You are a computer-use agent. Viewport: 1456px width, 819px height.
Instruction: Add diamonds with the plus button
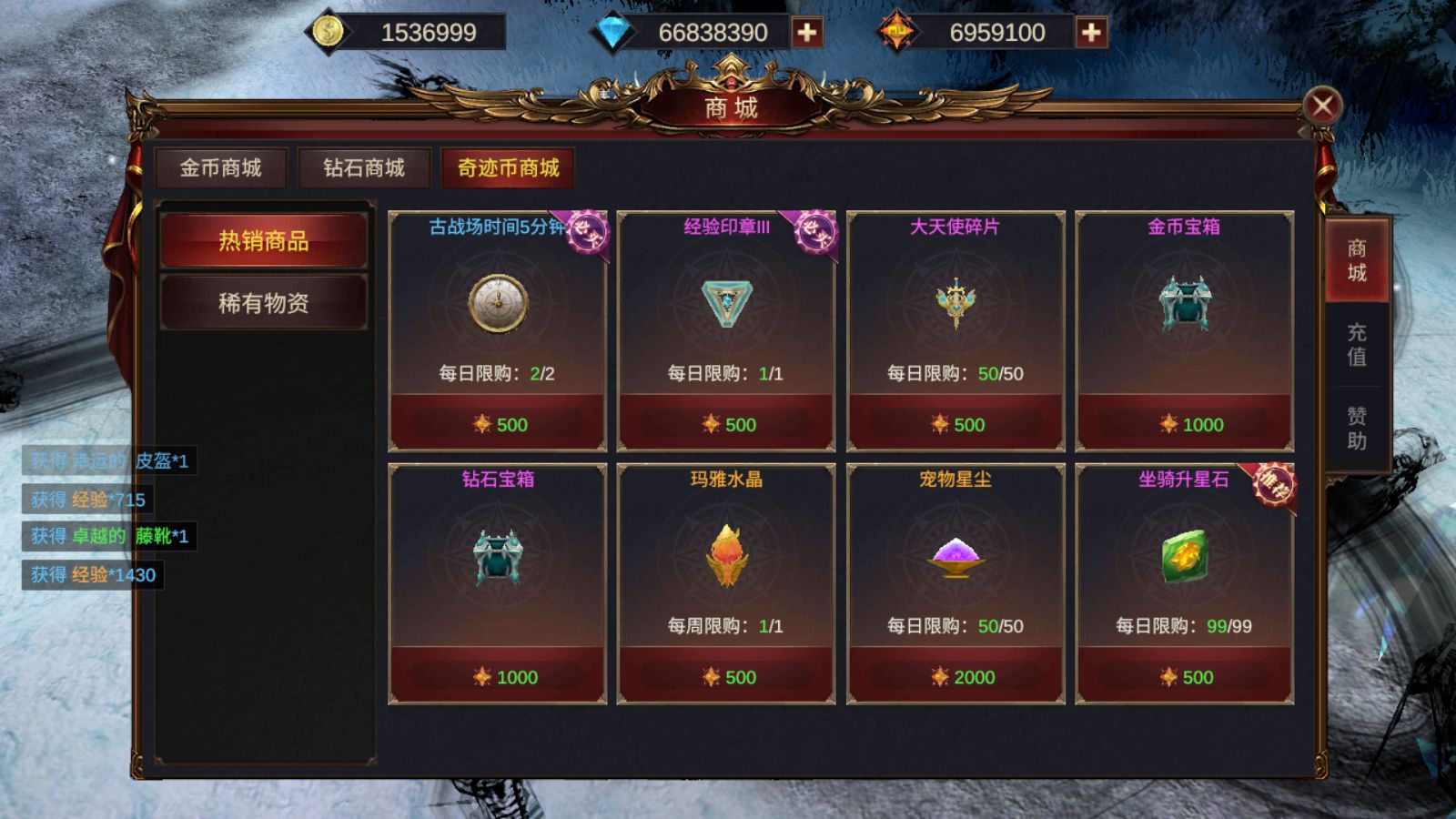coord(806,33)
